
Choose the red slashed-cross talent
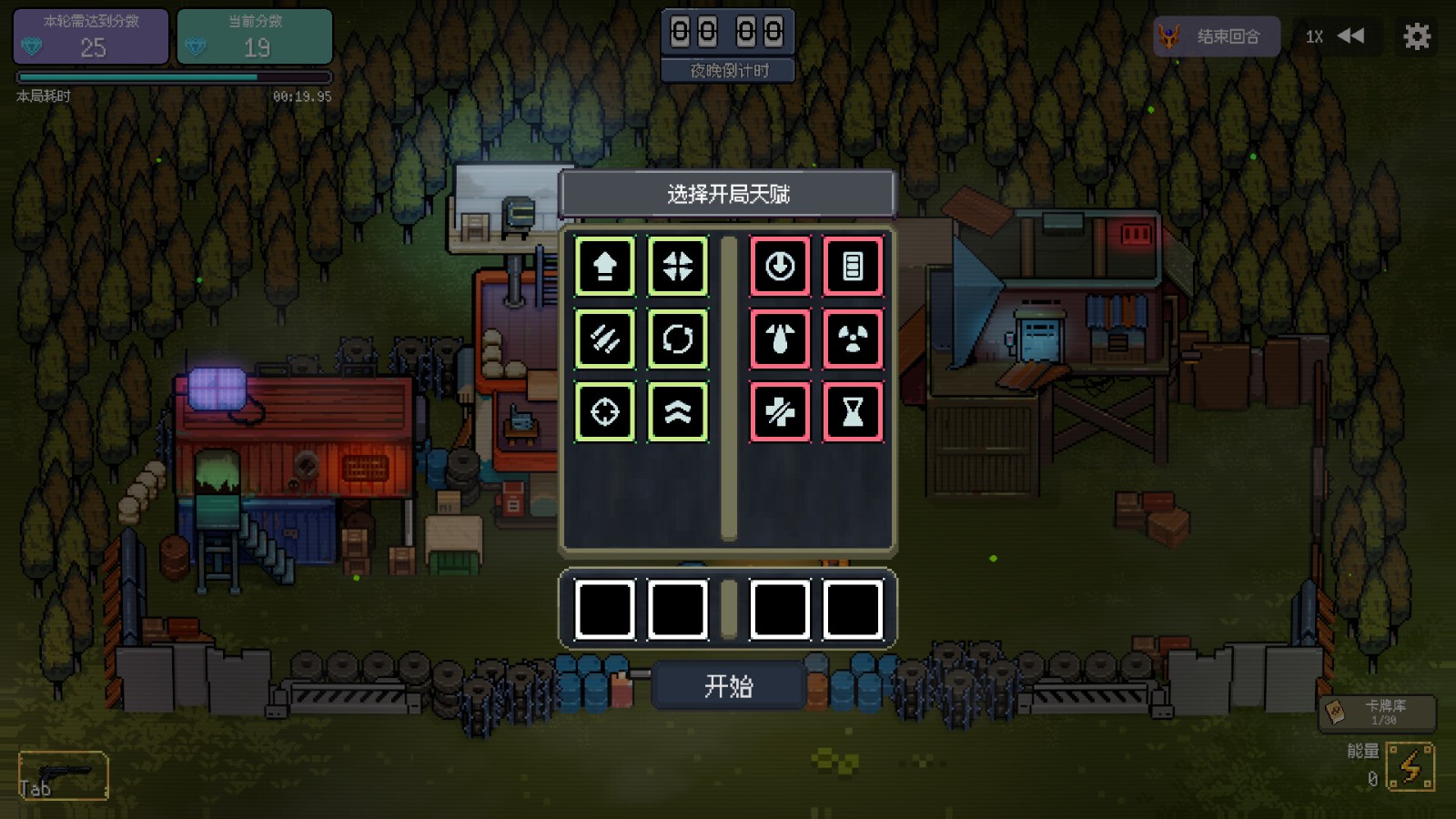point(780,411)
